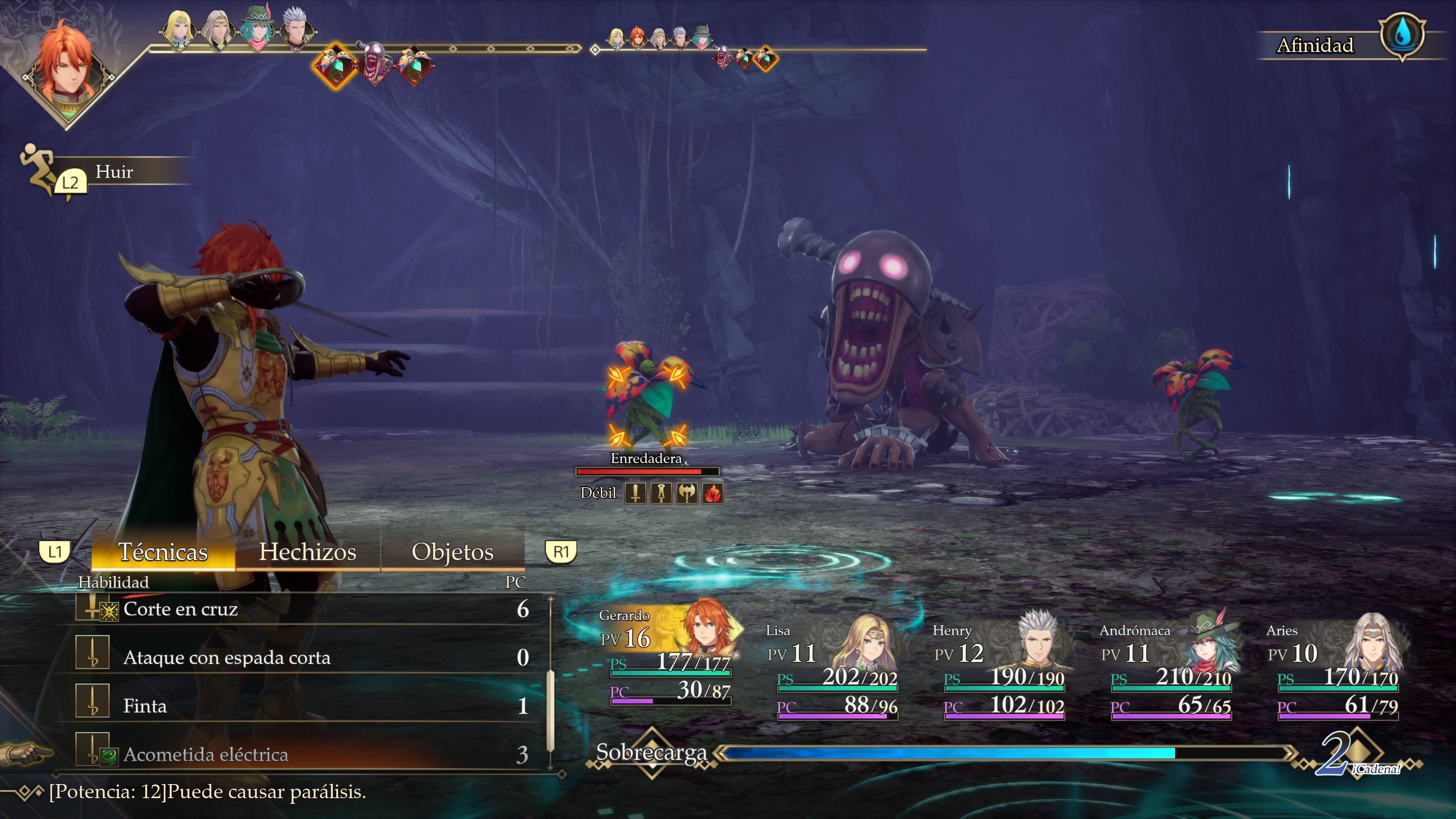
Task: Click the Sobrecarga gauge
Action: 949,753
